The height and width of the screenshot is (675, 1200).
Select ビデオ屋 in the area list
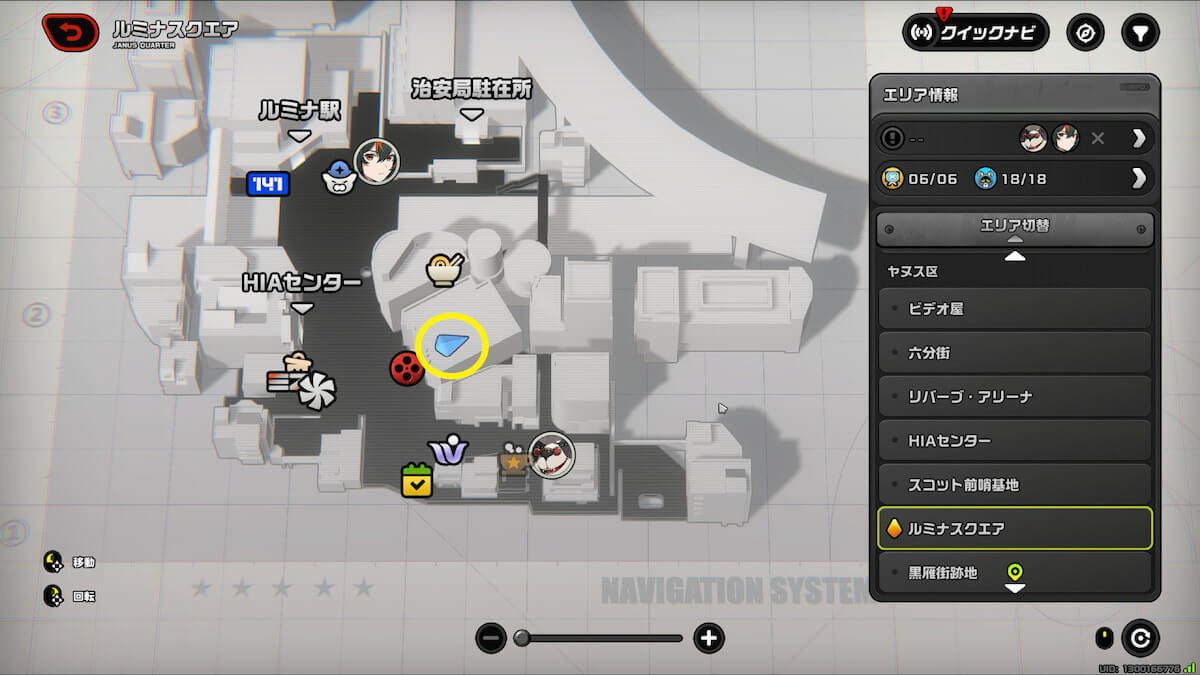coord(1014,309)
